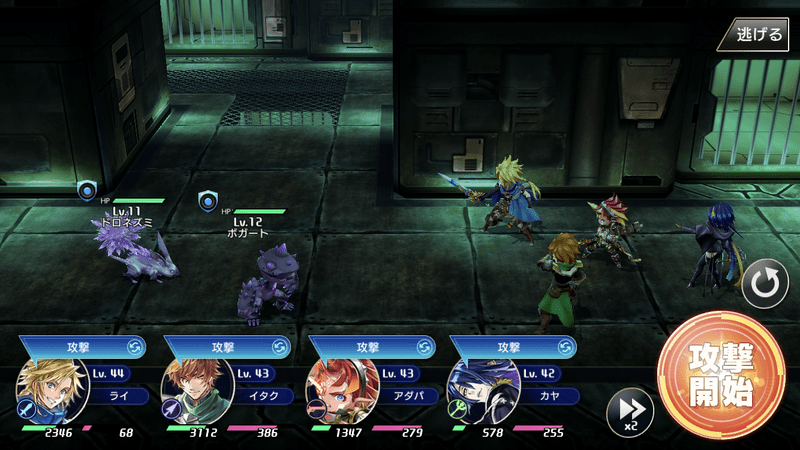Tap the 逃げる flee button
The image size is (800, 450).
click(758, 35)
